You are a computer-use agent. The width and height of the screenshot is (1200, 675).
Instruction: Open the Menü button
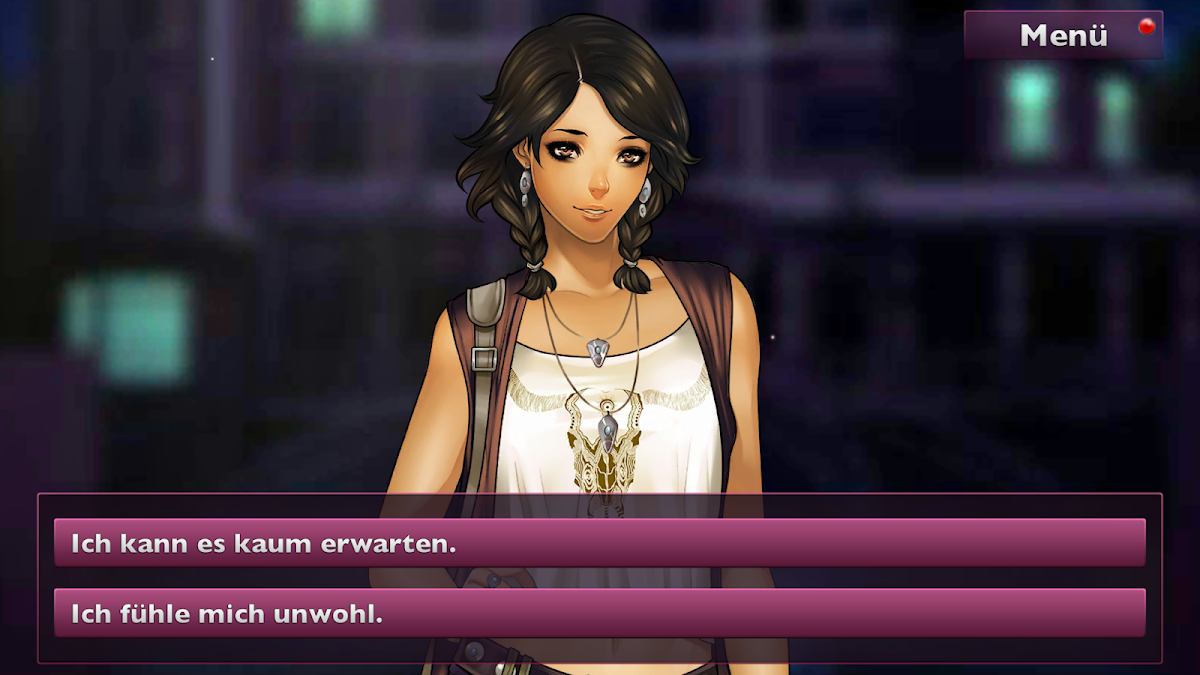click(1063, 35)
